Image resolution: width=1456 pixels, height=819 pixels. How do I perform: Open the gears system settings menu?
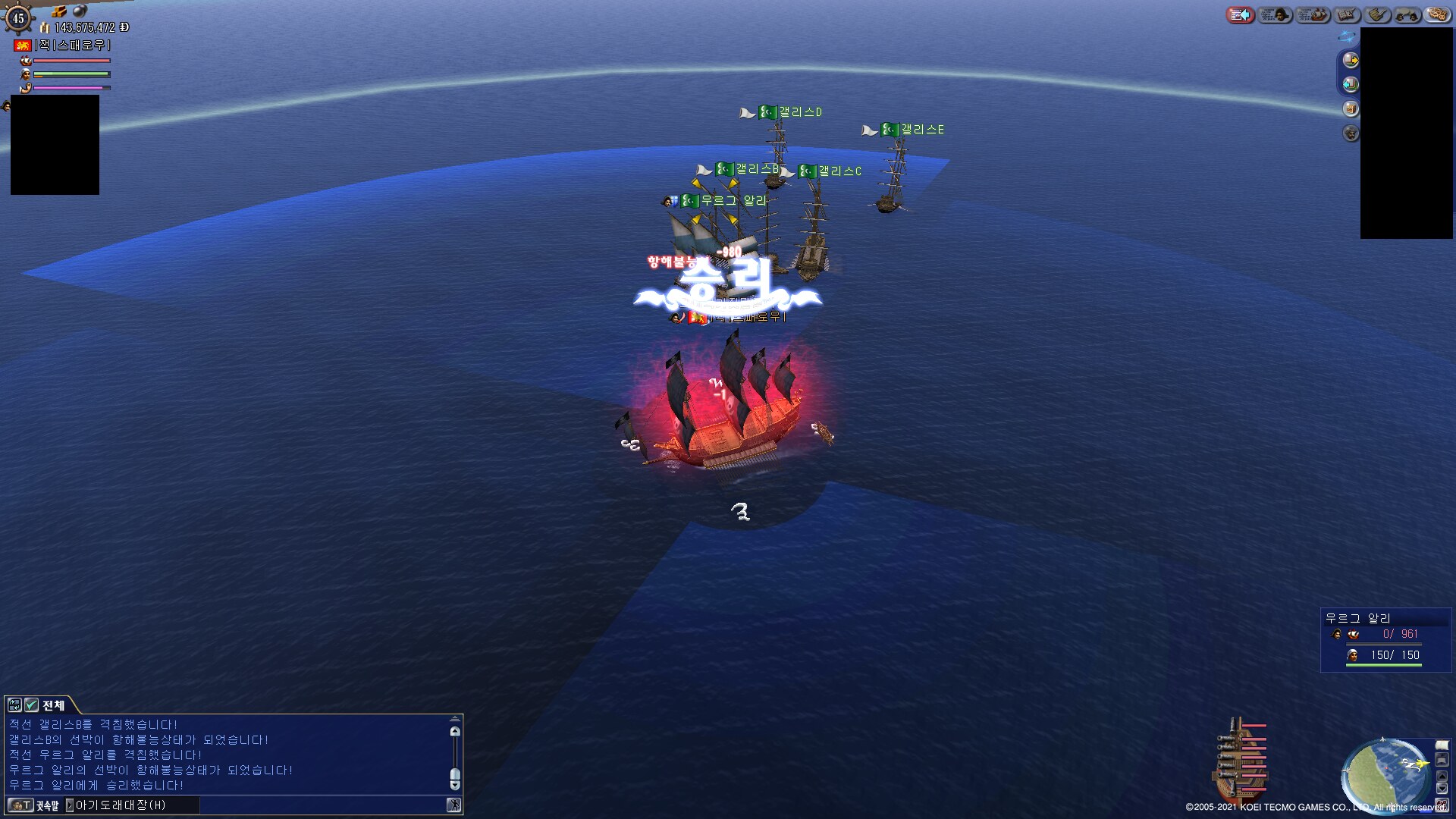[x=1437, y=15]
